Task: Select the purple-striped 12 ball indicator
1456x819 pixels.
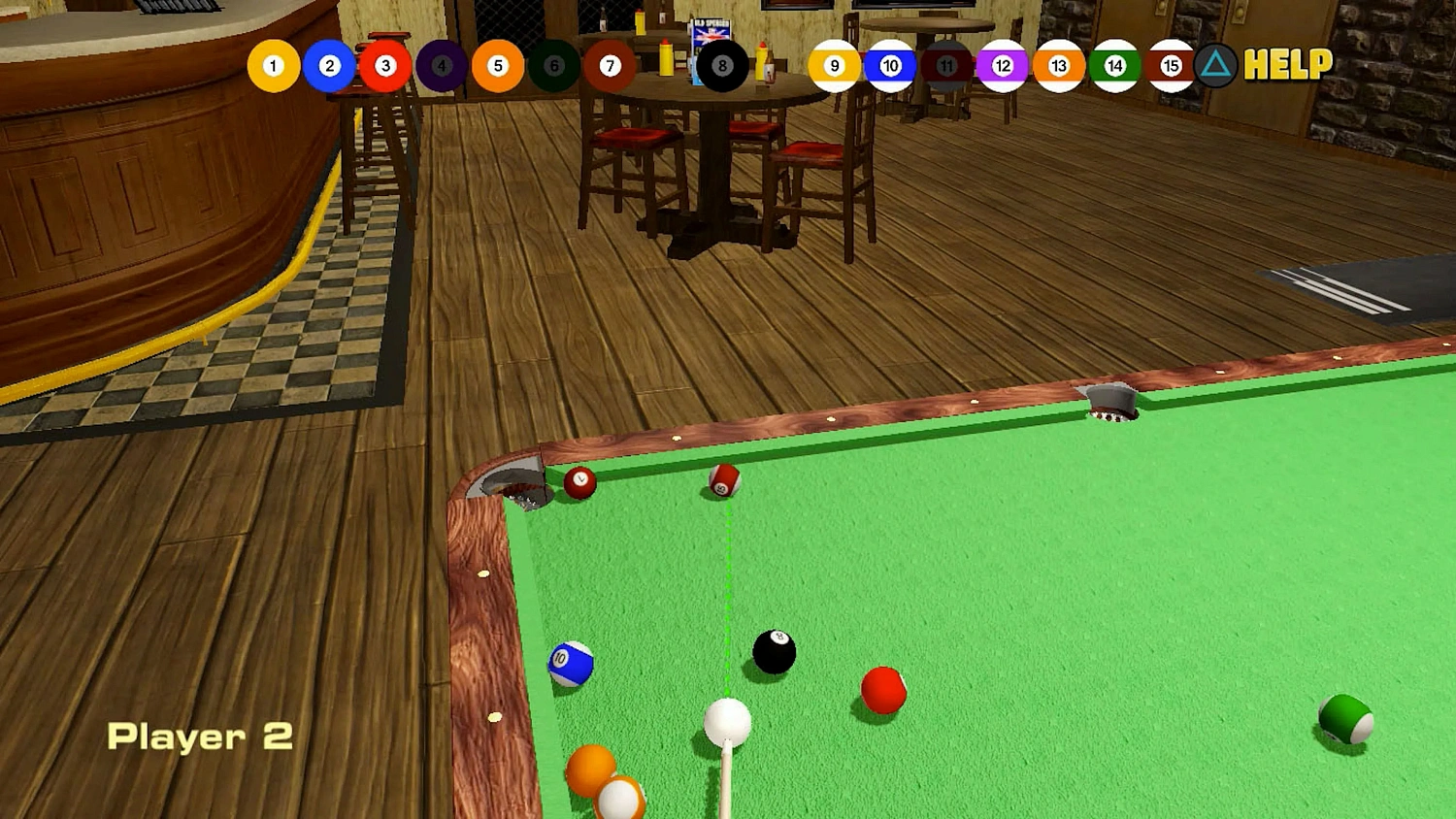Action: (x=1002, y=65)
